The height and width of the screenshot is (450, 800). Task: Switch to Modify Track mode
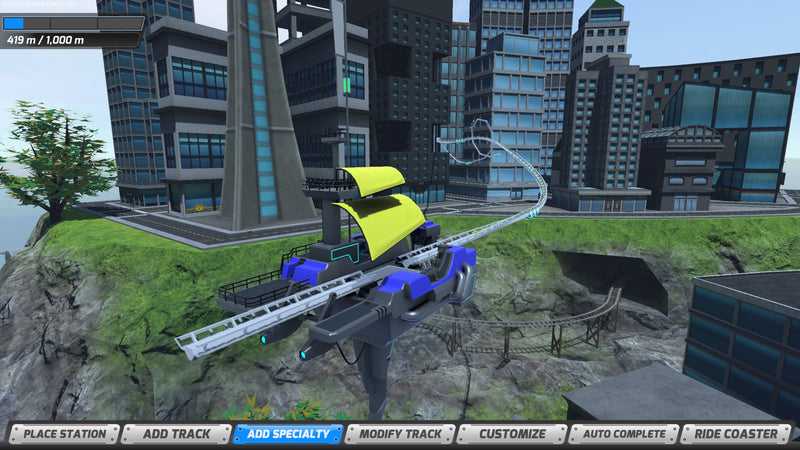coord(400,434)
